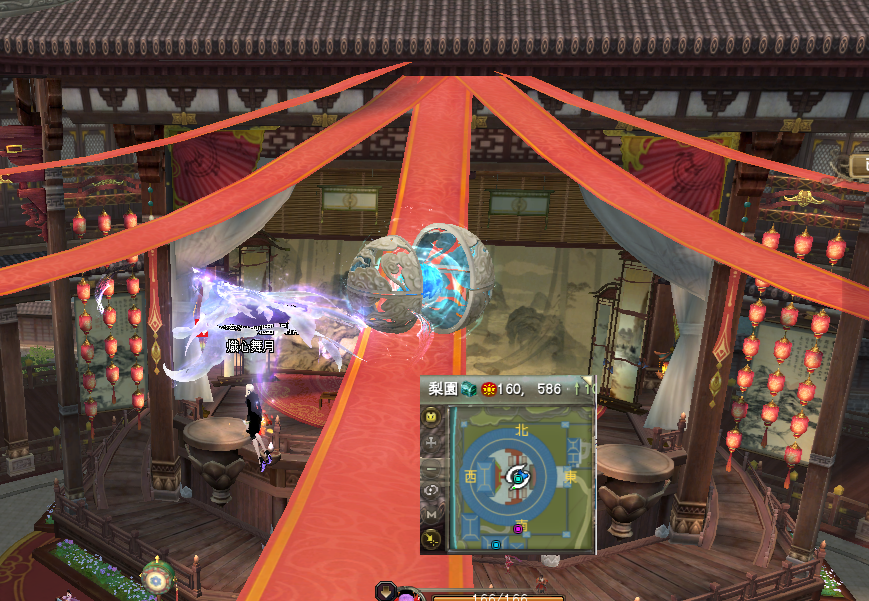Image resolution: width=869 pixels, height=601 pixels.
Task: Open the world map with M button
Action: 432,514
